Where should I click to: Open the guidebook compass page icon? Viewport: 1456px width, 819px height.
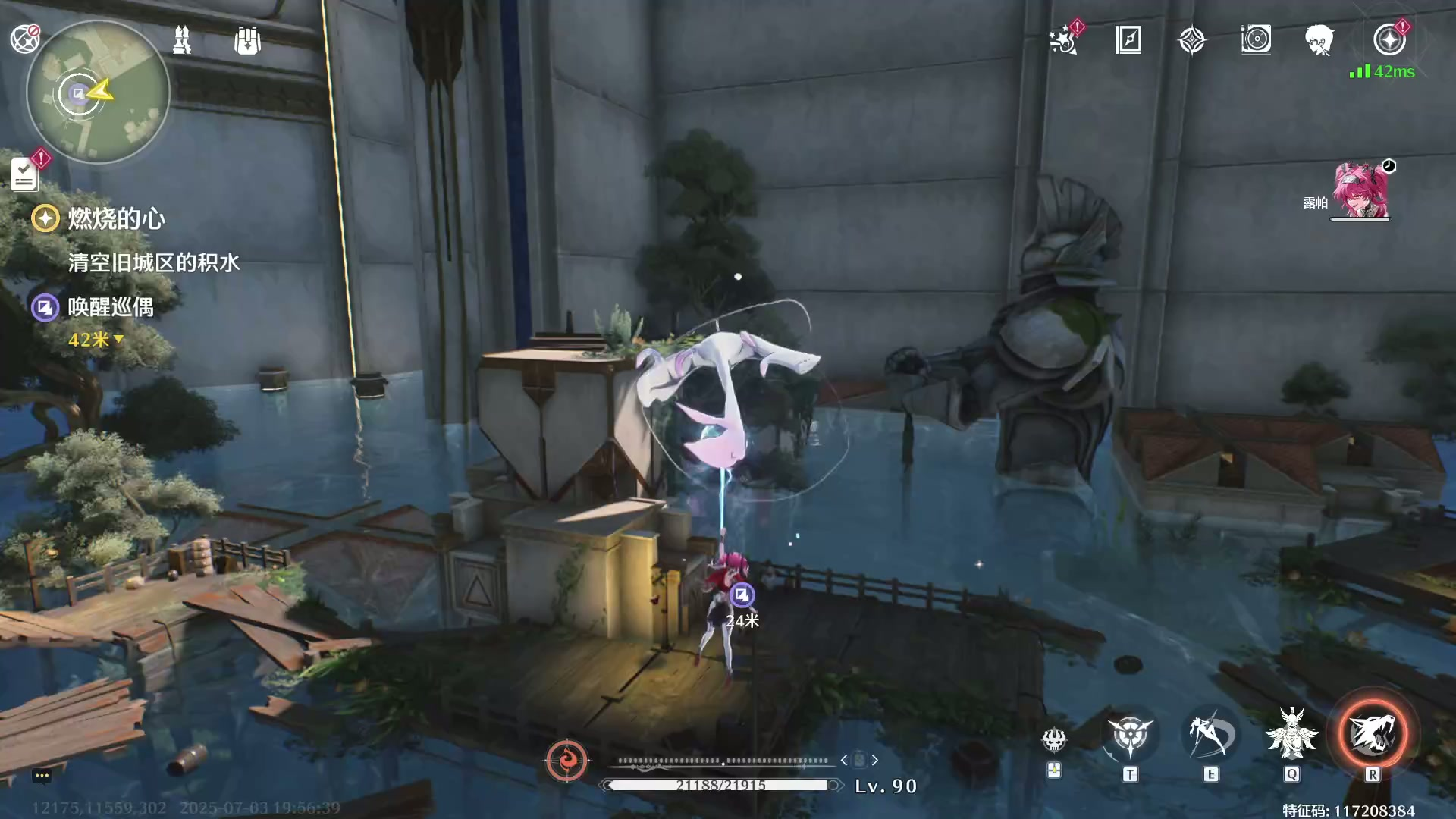click(x=1128, y=39)
